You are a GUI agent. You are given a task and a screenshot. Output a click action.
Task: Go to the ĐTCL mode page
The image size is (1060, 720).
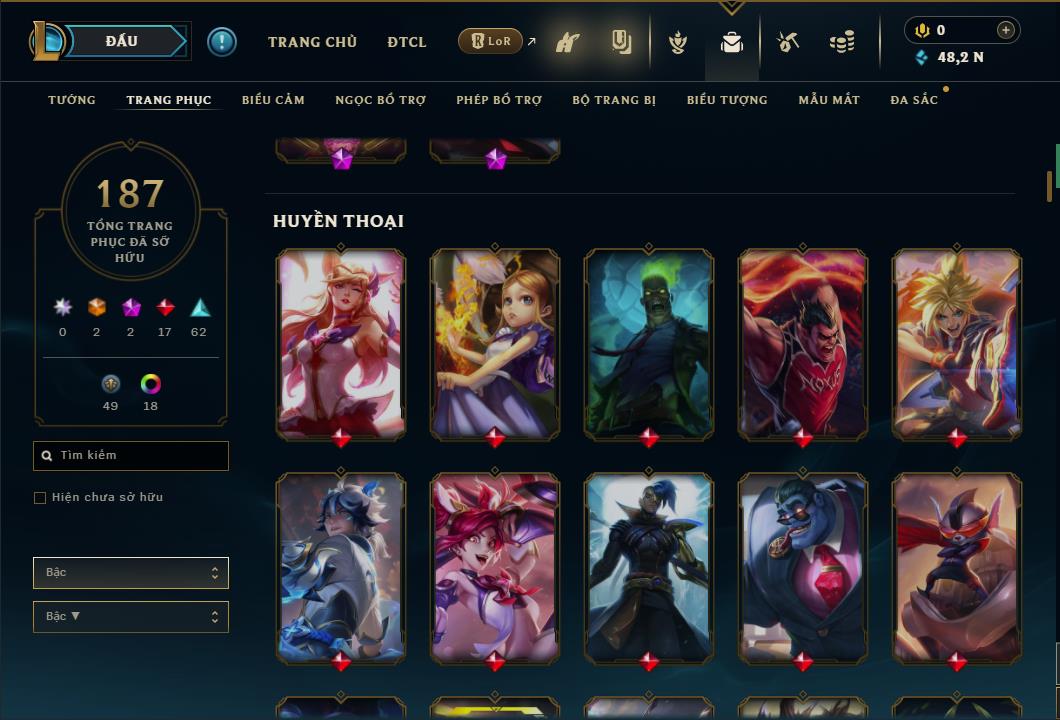tap(406, 42)
